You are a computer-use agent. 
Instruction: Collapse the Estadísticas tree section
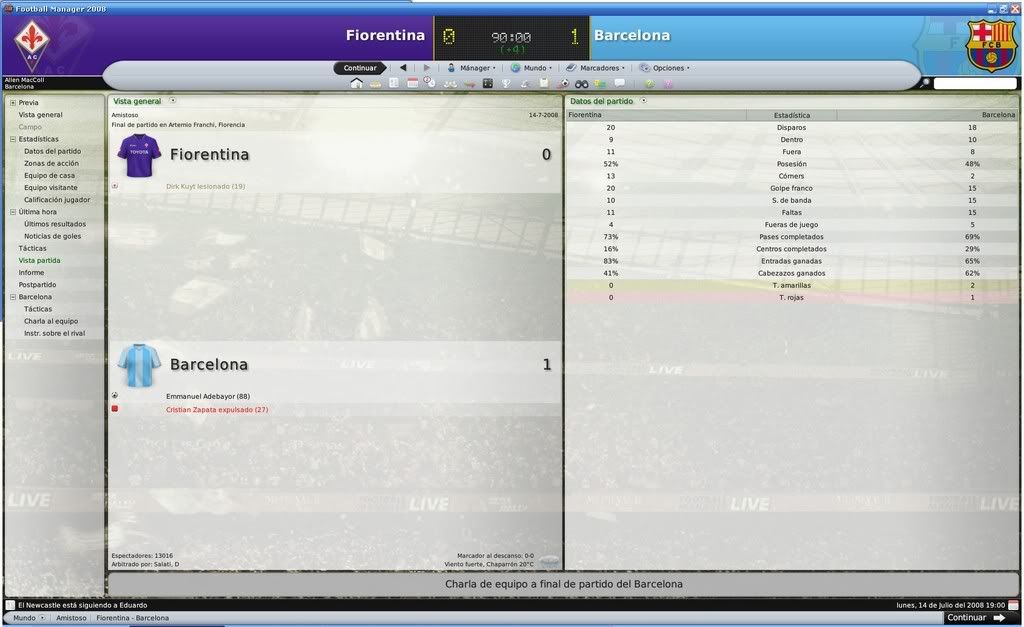point(13,139)
